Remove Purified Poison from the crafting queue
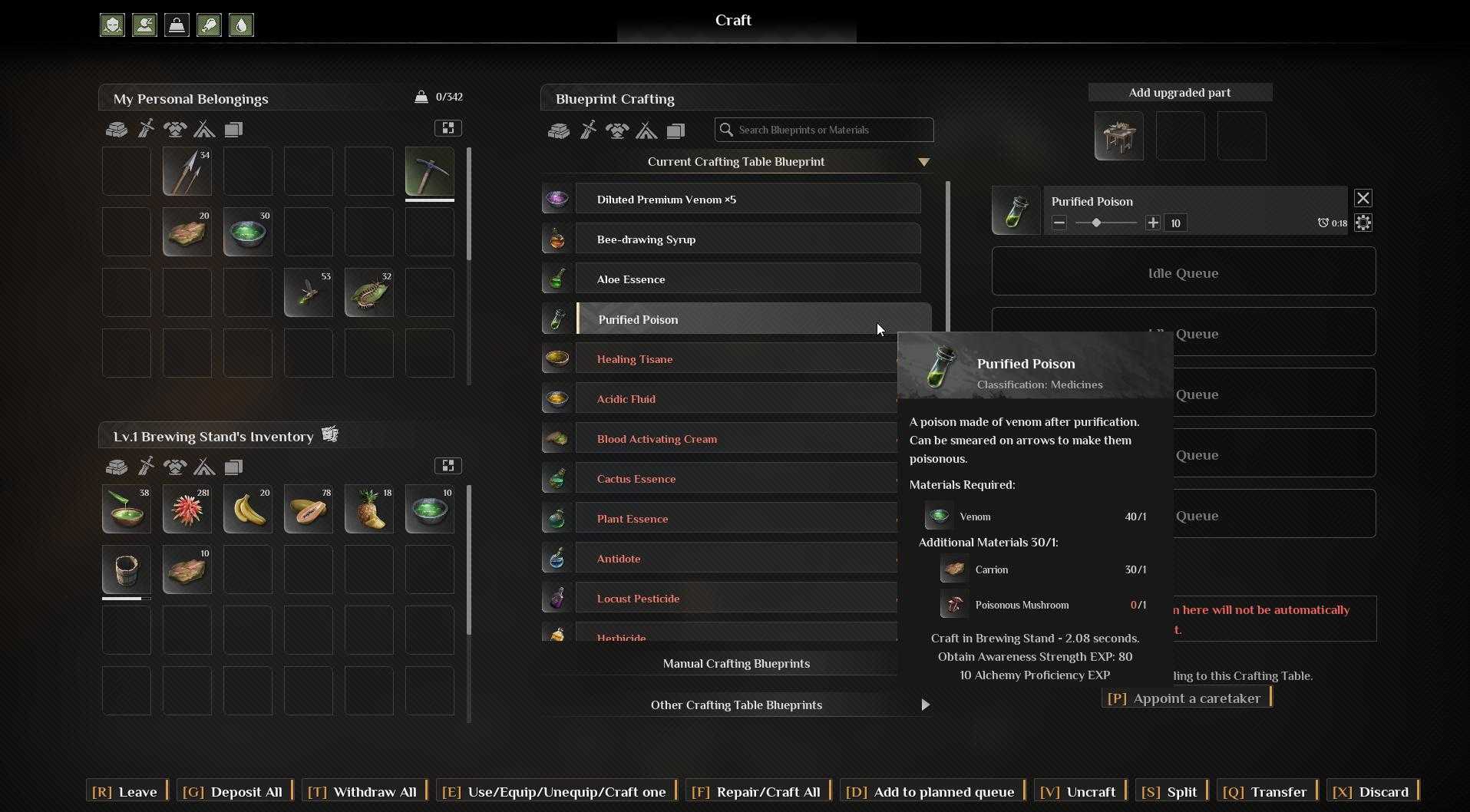The width and height of the screenshot is (1470, 812). click(1363, 199)
